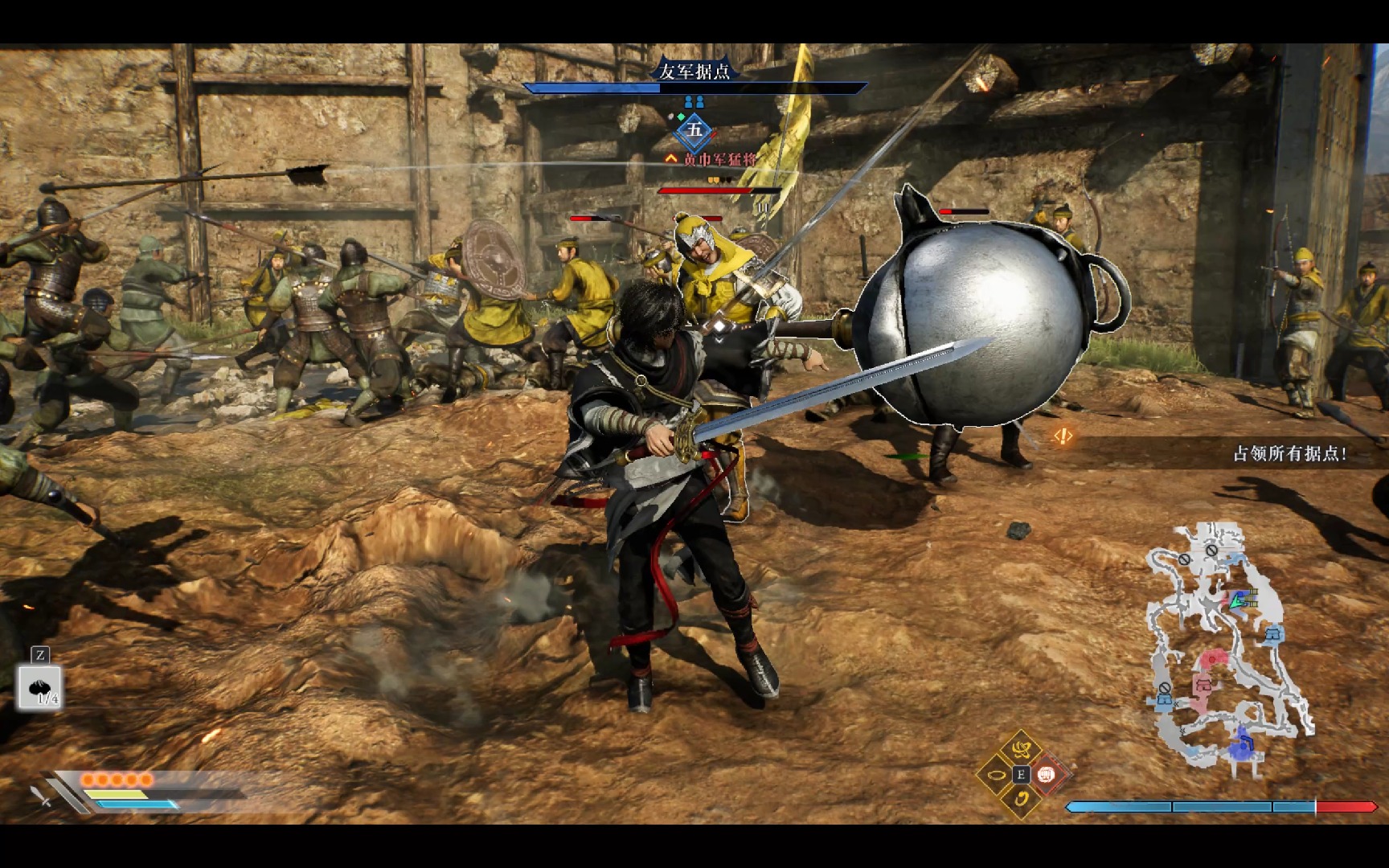Select the 五 base marker diamond

694,130
